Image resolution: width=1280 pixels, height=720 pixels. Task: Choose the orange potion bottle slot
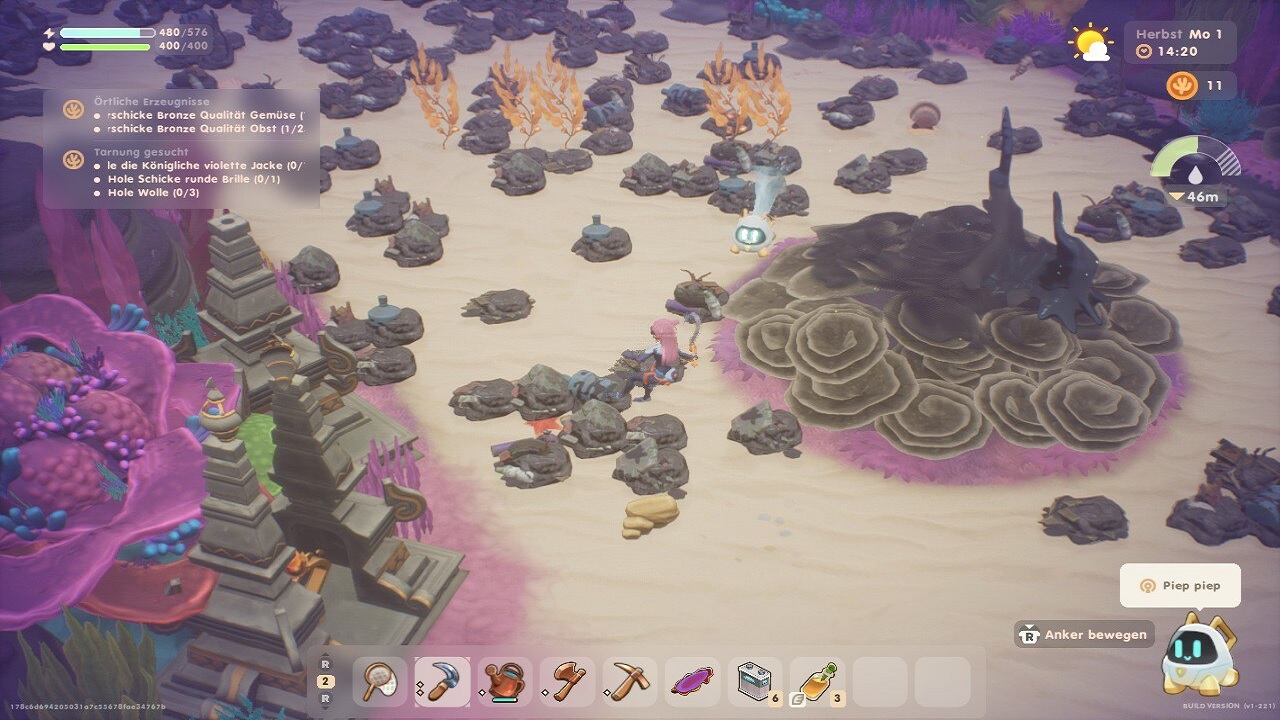(817, 682)
